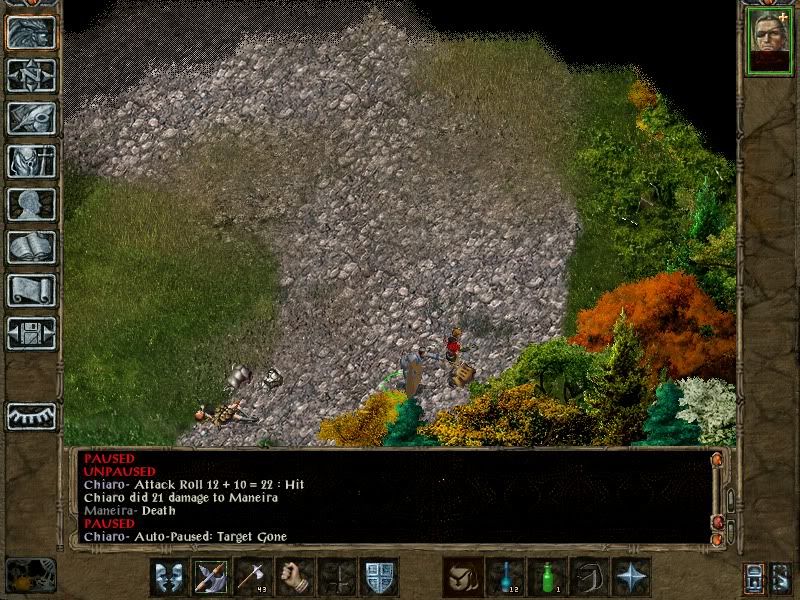This screenshot has width=800, height=600.
Task: Return to the game world view
Action: [31, 33]
